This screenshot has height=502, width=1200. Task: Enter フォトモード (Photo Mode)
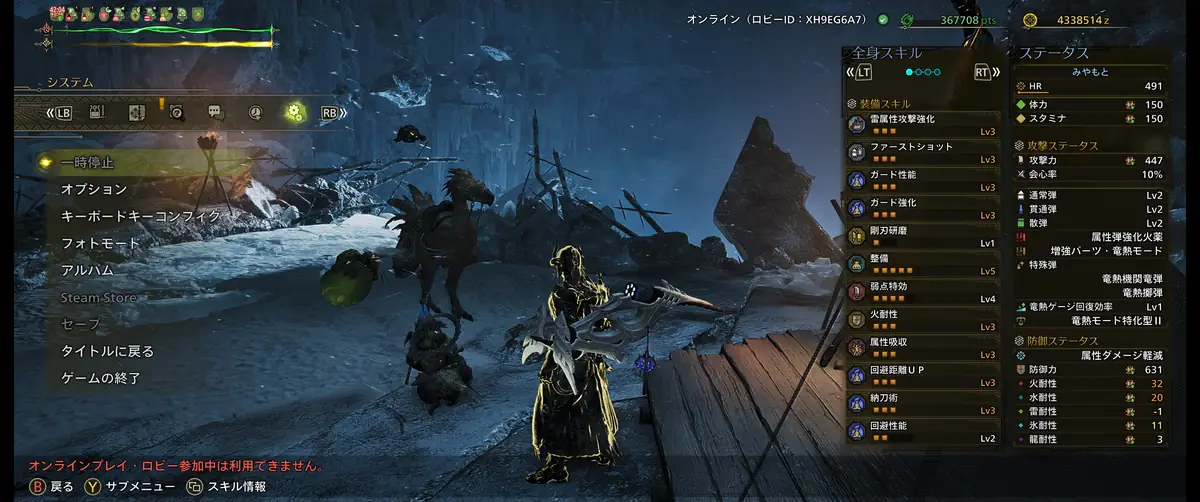click(x=100, y=243)
